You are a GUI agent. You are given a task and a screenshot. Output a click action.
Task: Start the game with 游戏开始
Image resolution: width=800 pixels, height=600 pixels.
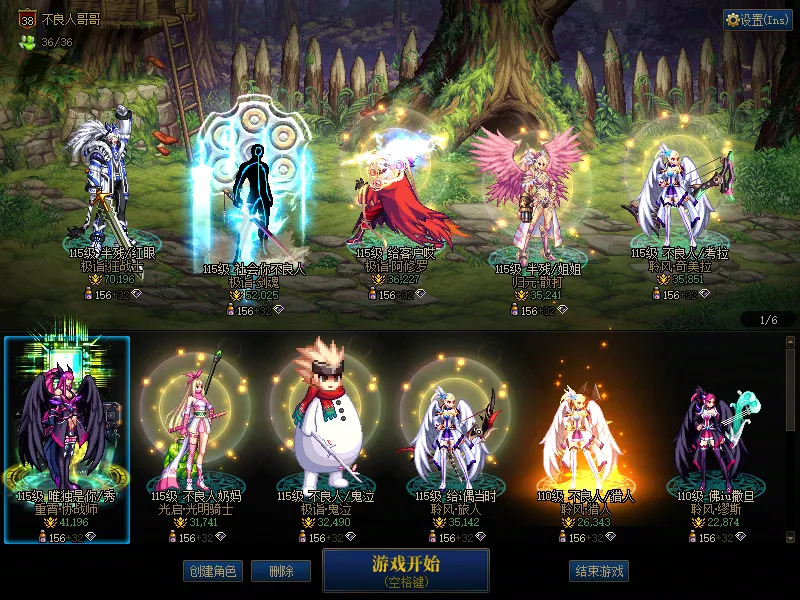pyautogui.click(x=405, y=569)
